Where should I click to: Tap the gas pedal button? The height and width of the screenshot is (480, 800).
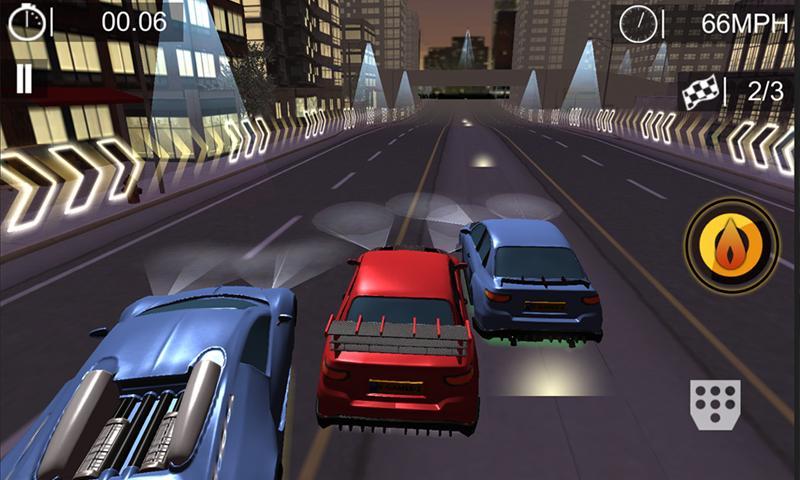coord(714,405)
